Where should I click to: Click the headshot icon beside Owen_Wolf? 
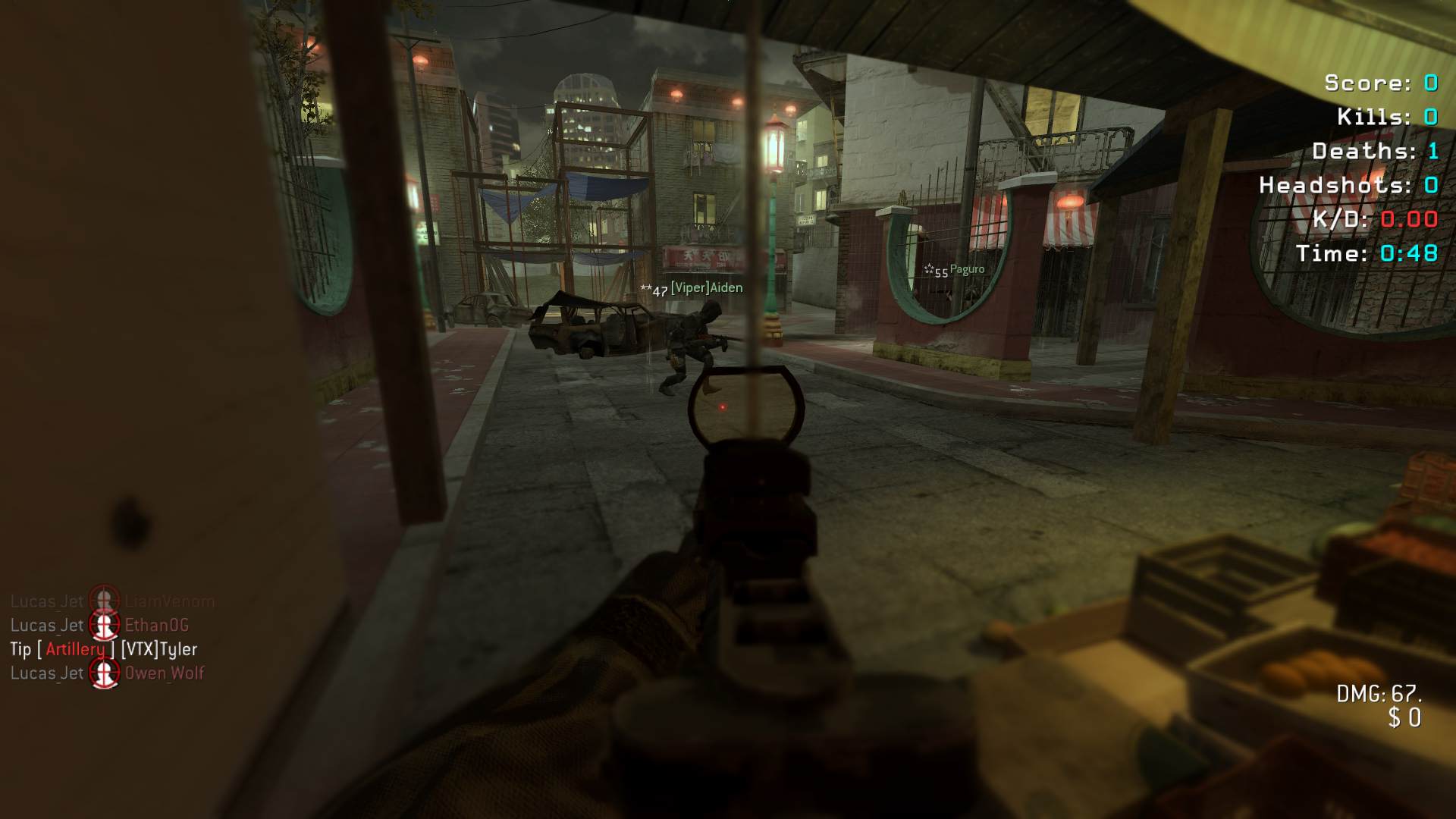(105, 673)
